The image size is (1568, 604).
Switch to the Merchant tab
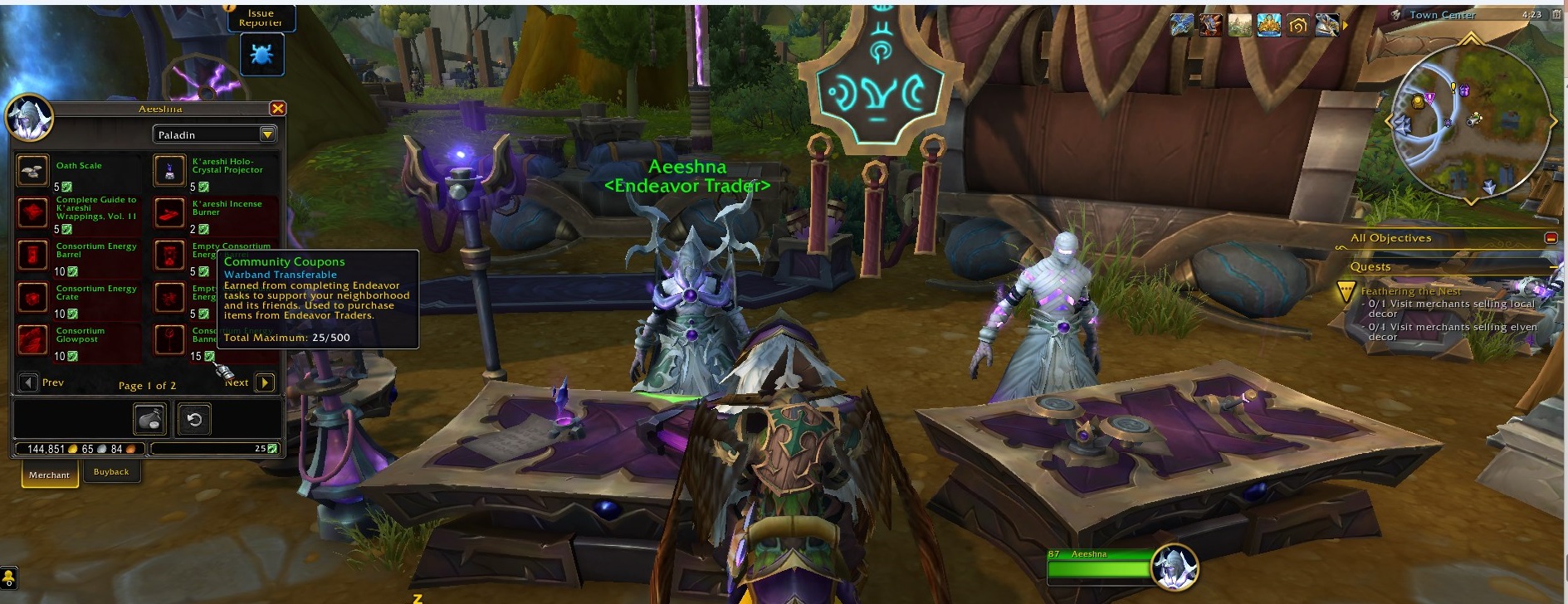(x=49, y=475)
